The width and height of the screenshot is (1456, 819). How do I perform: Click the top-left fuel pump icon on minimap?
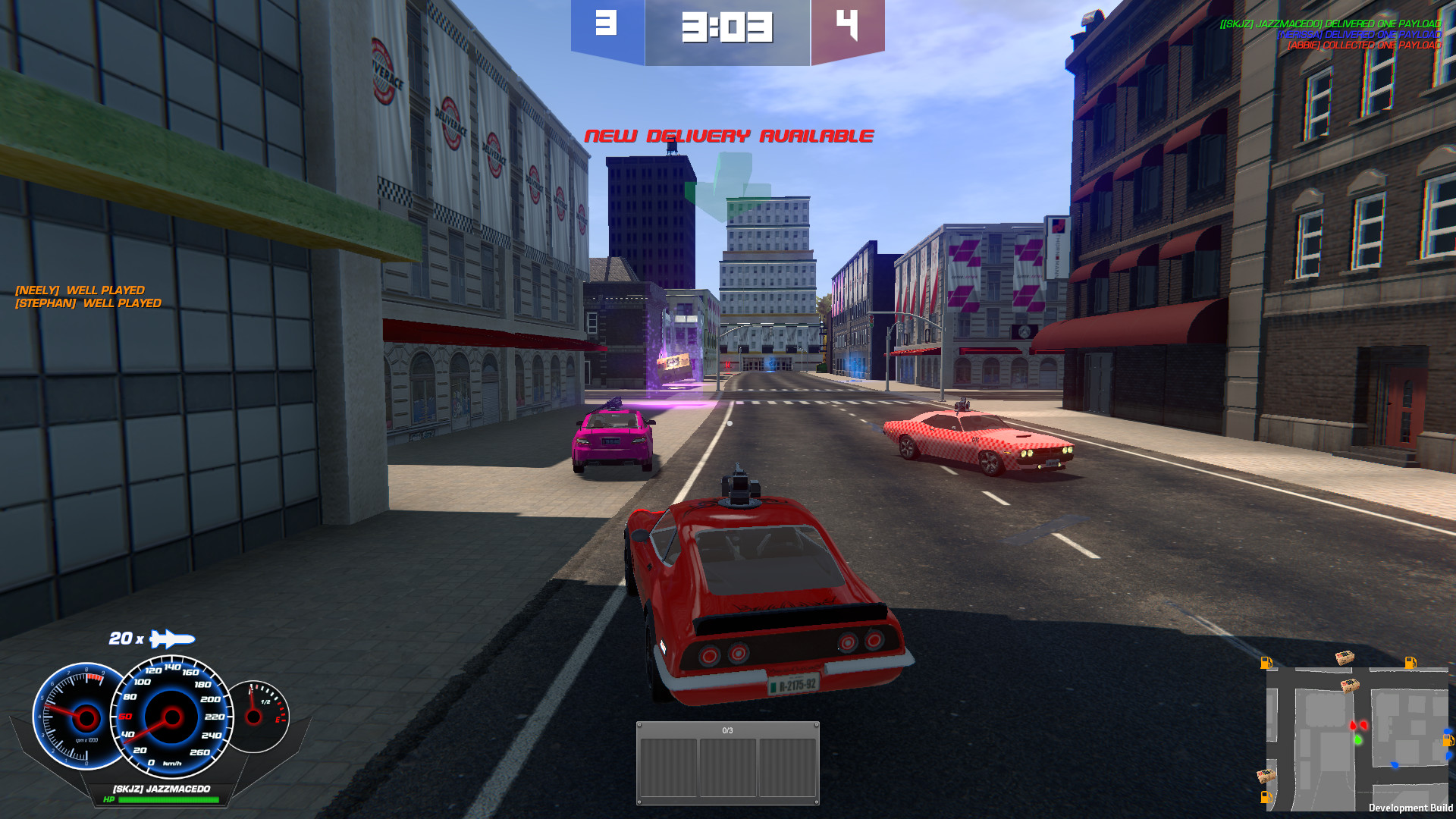[1266, 663]
